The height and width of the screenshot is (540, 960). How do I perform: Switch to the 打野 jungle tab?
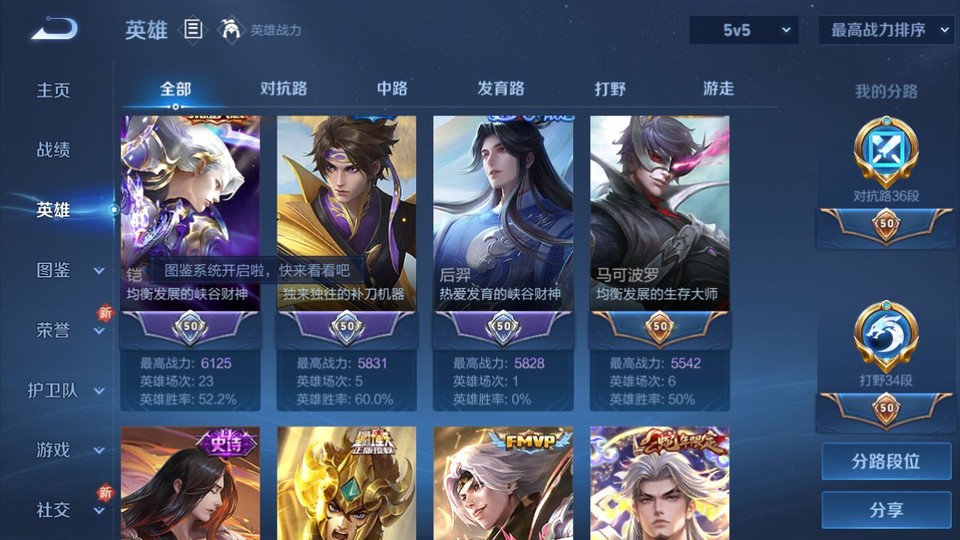tap(610, 88)
